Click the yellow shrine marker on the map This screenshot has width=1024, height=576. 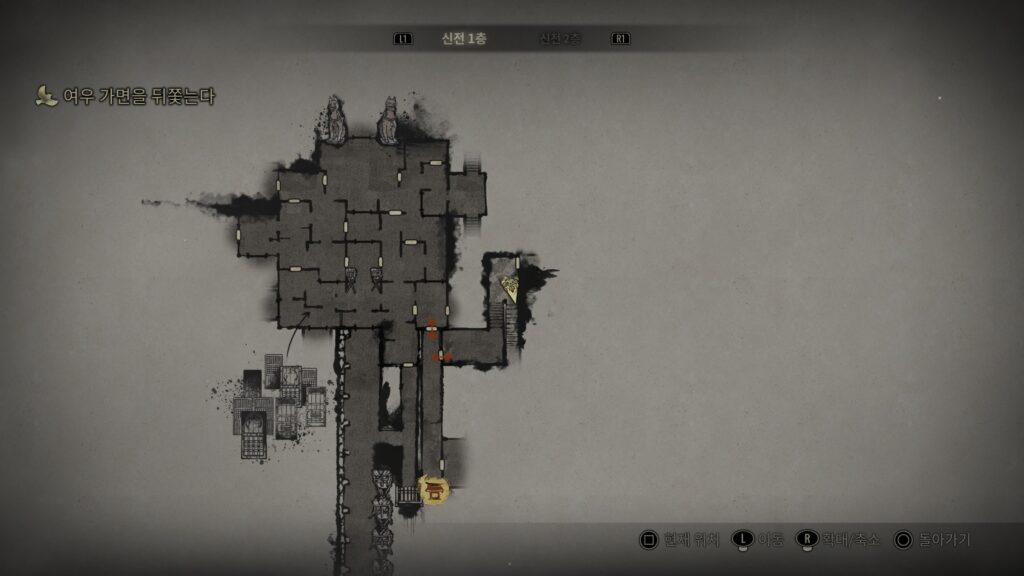435,489
